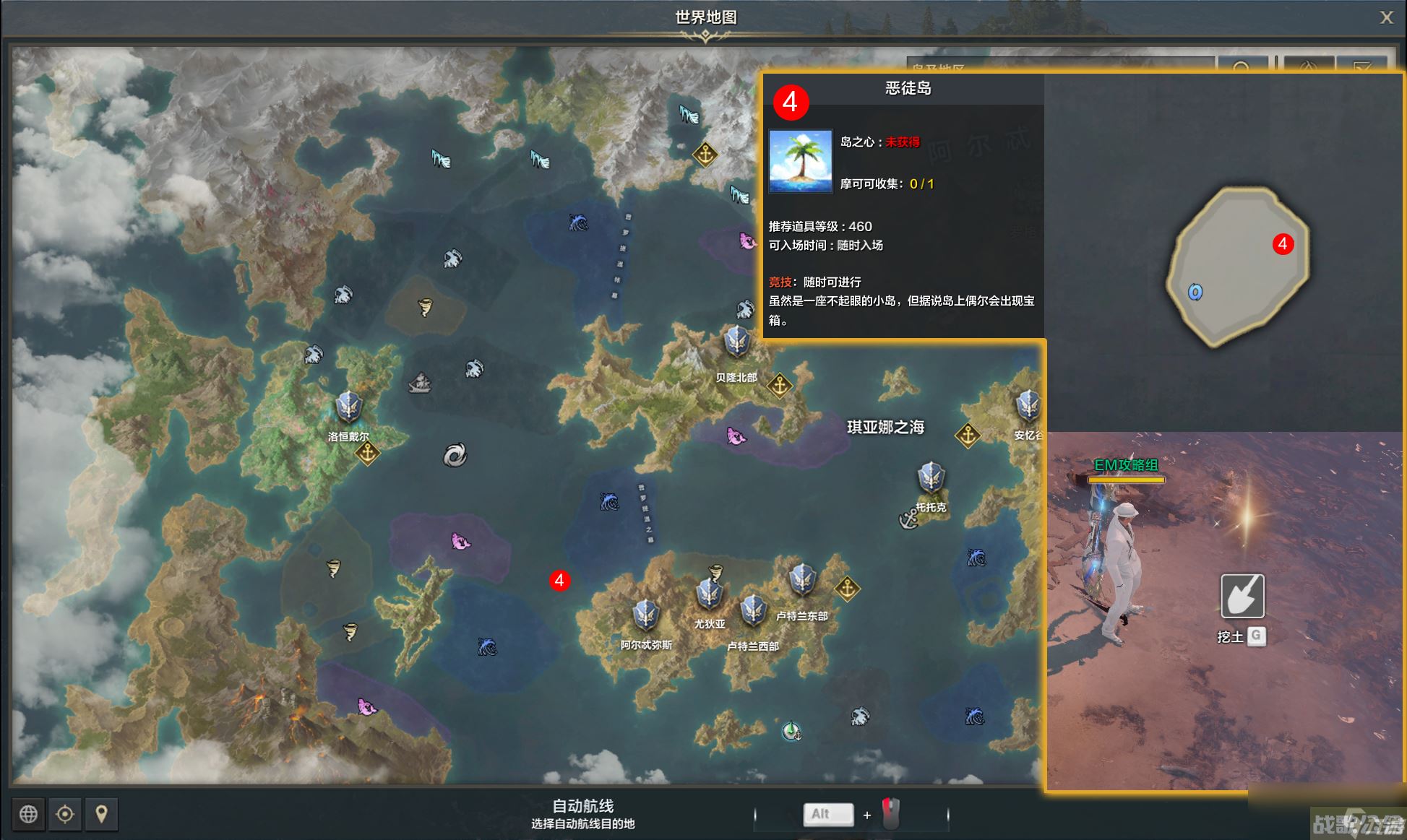Select the 洛恒戴尔 continent shield marker
This screenshot has height=840, width=1407.
point(348,407)
